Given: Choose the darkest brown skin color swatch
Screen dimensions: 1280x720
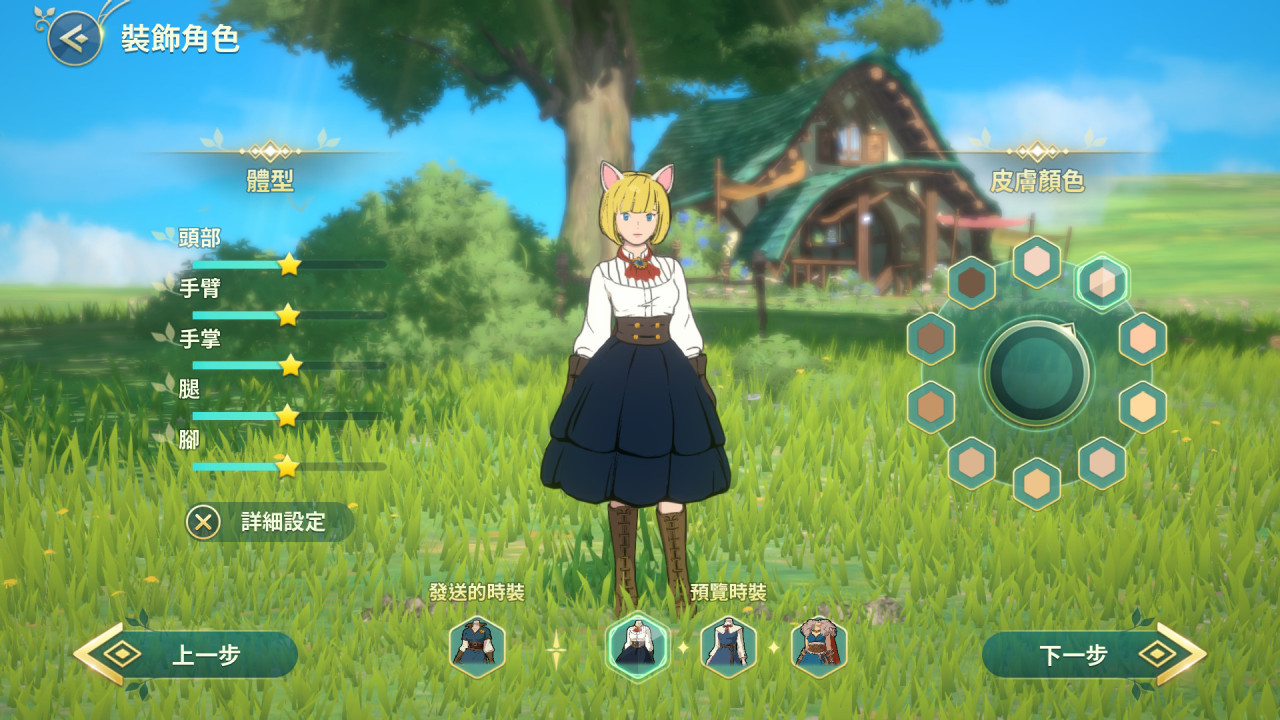Looking at the screenshot, I should pos(971,283).
